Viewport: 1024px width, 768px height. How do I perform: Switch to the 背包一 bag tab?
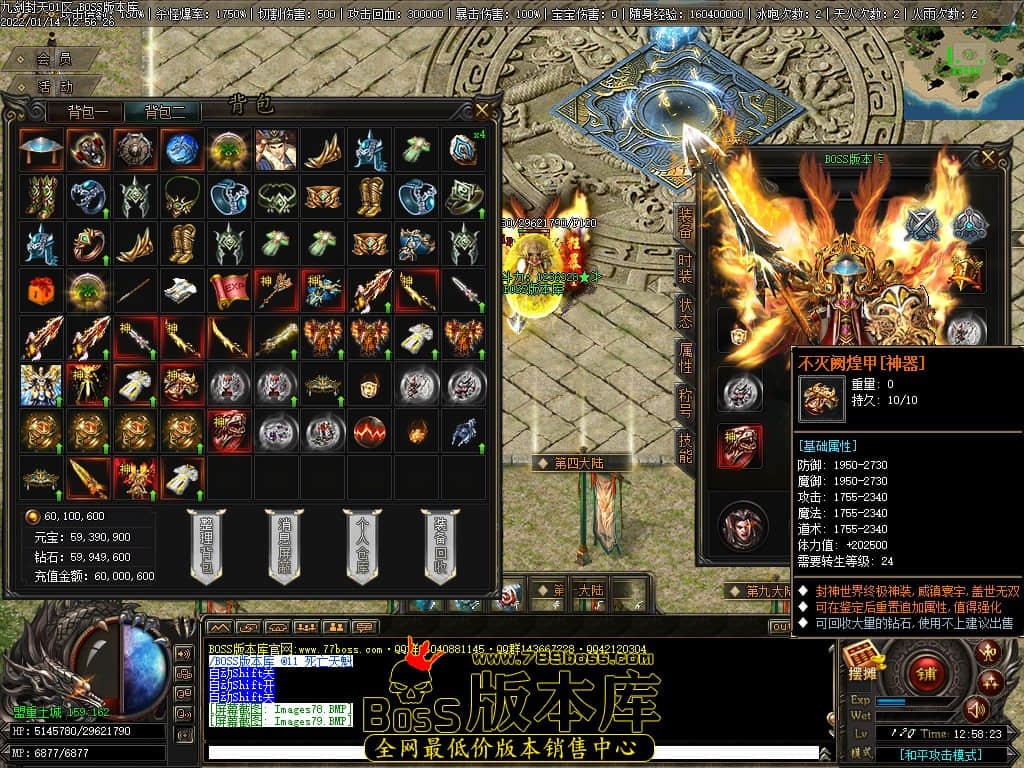[x=94, y=111]
